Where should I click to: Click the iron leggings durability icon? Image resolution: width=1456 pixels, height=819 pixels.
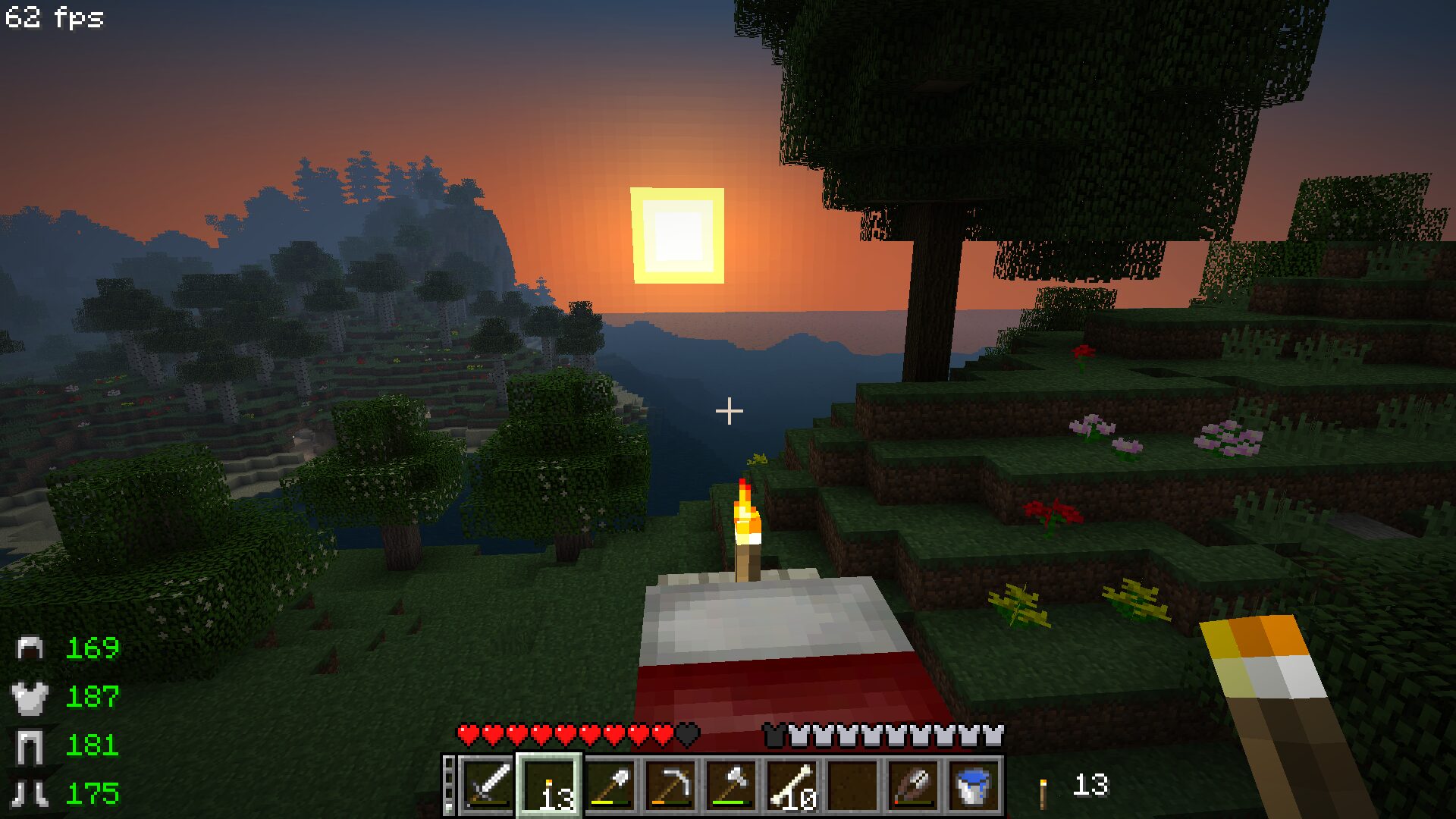click(x=30, y=745)
